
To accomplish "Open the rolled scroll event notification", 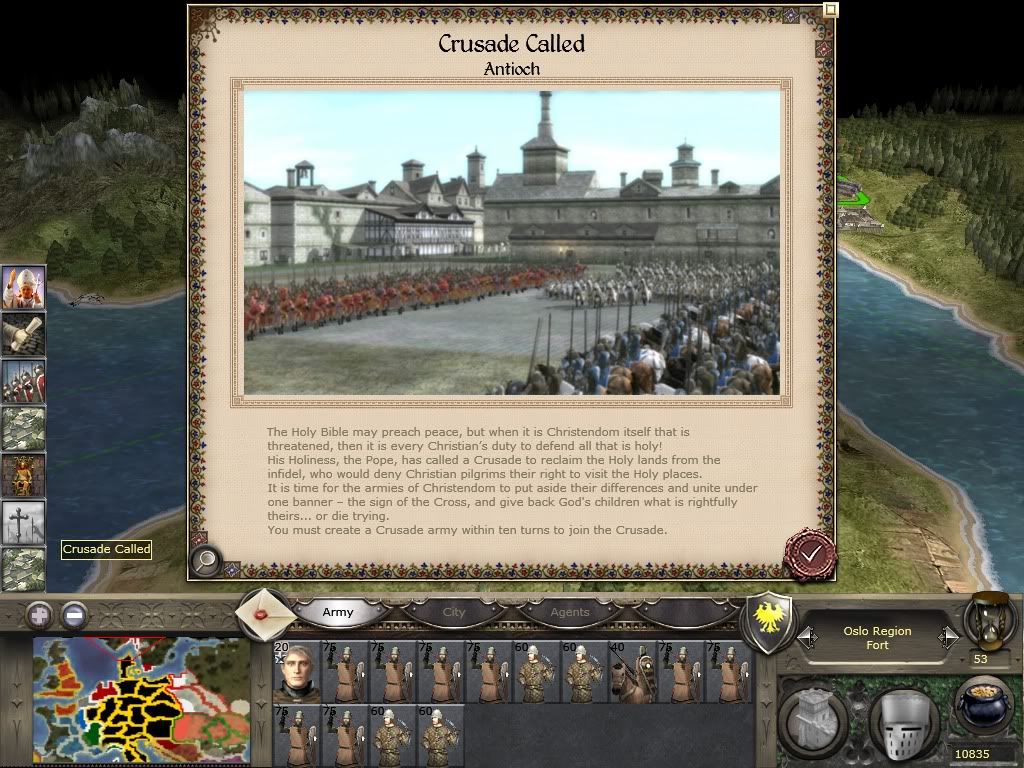I will [x=23, y=334].
